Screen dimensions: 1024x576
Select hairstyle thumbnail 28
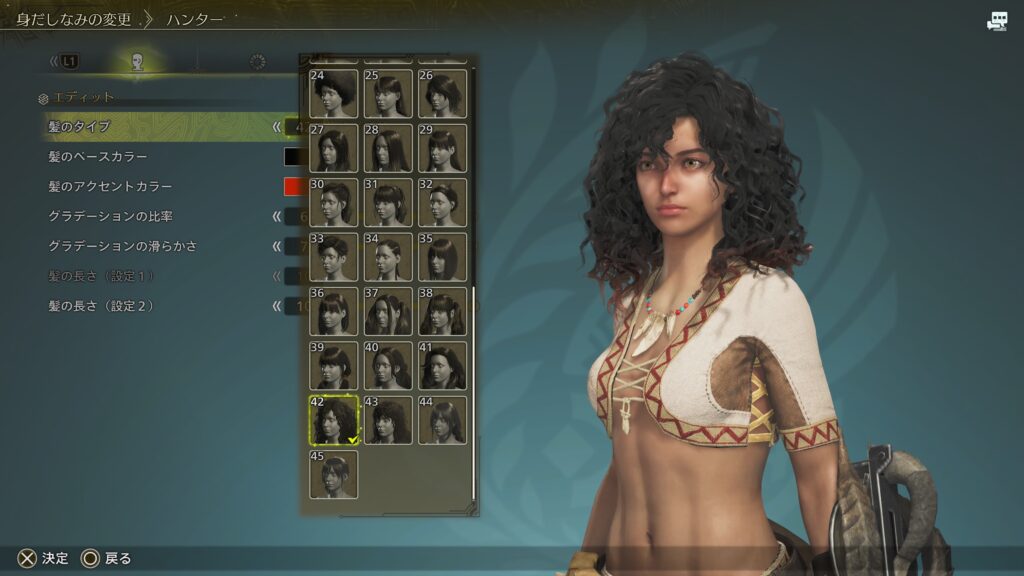click(x=388, y=148)
